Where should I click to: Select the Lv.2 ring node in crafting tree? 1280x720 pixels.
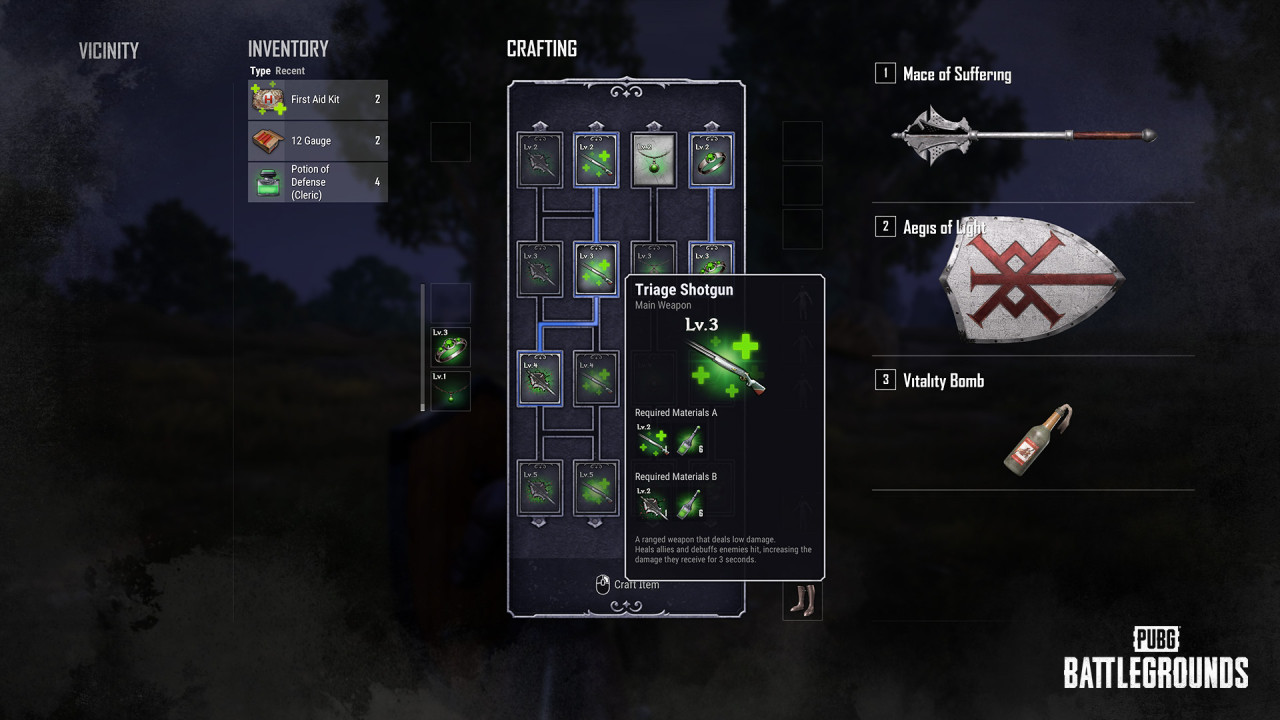point(710,160)
